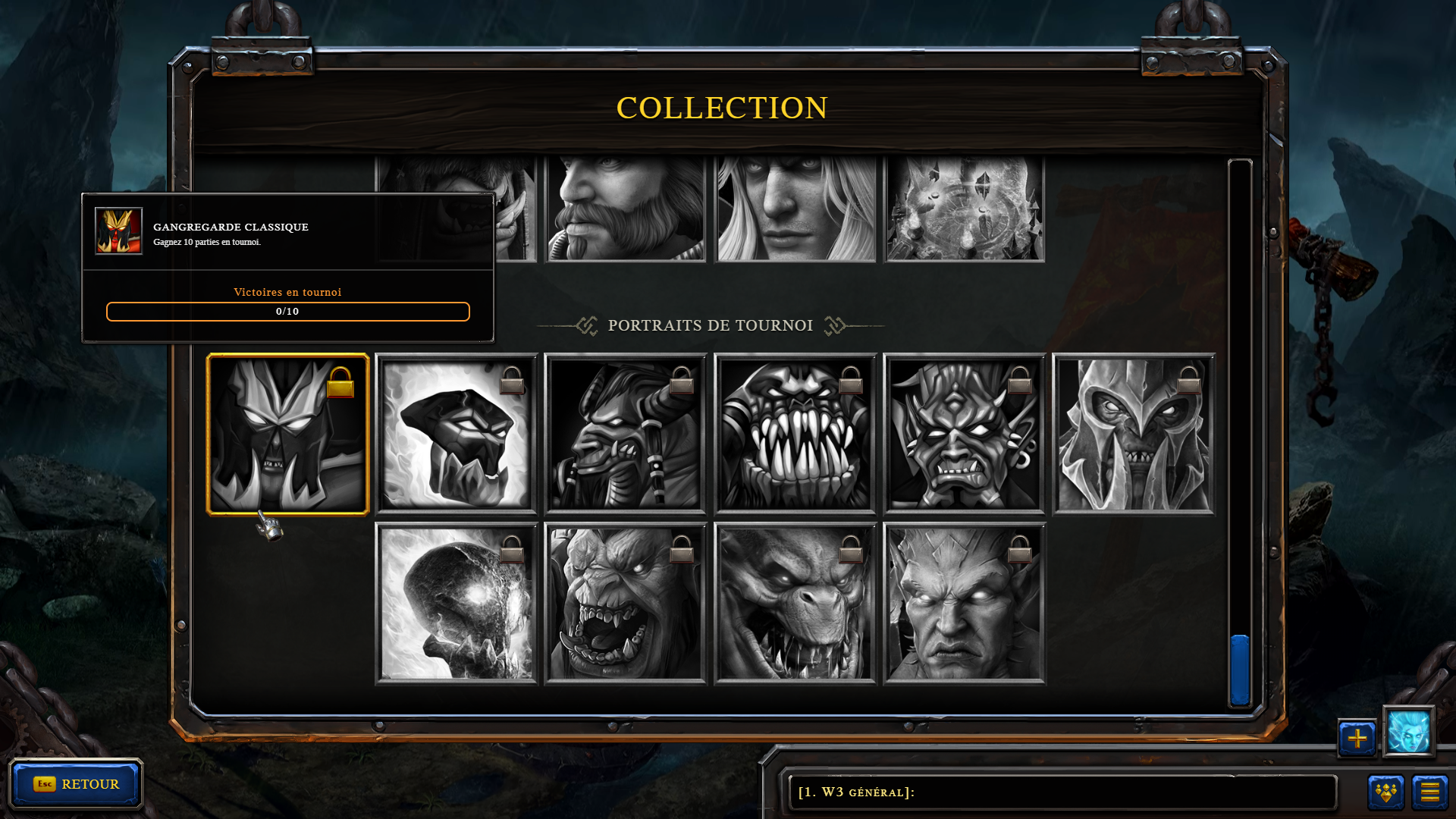Open the hamburger menu button
Image resolution: width=1456 pixels, height=819 pixels.
[x=1429, y=792]
